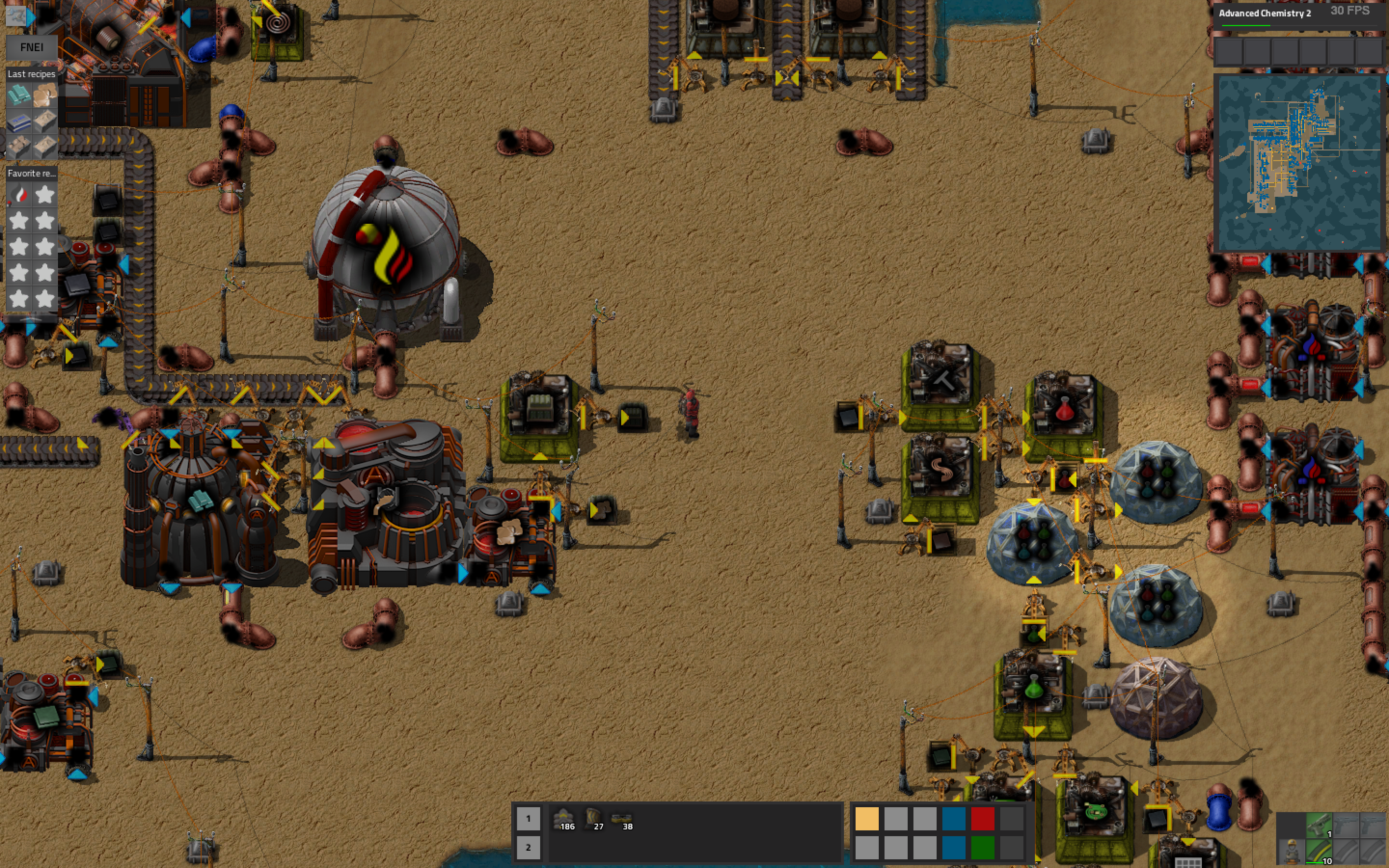Click the green shortcut square
Screen dimensions: 1389x868
[x=982, y=848]
